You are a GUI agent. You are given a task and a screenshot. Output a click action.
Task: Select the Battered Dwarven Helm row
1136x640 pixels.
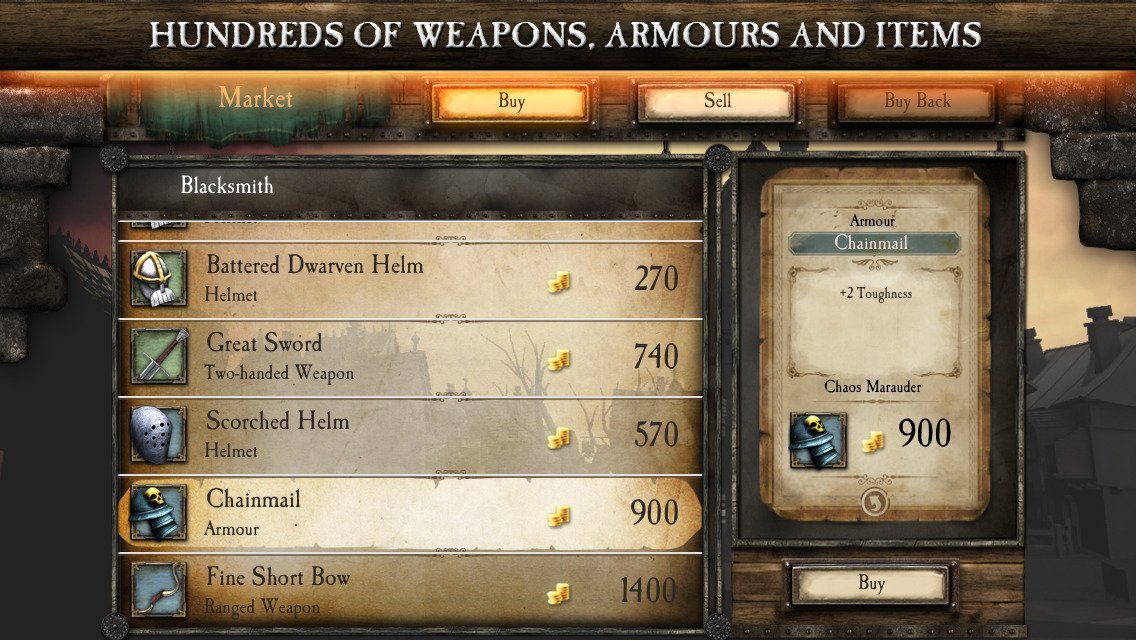tap(410, 278)
